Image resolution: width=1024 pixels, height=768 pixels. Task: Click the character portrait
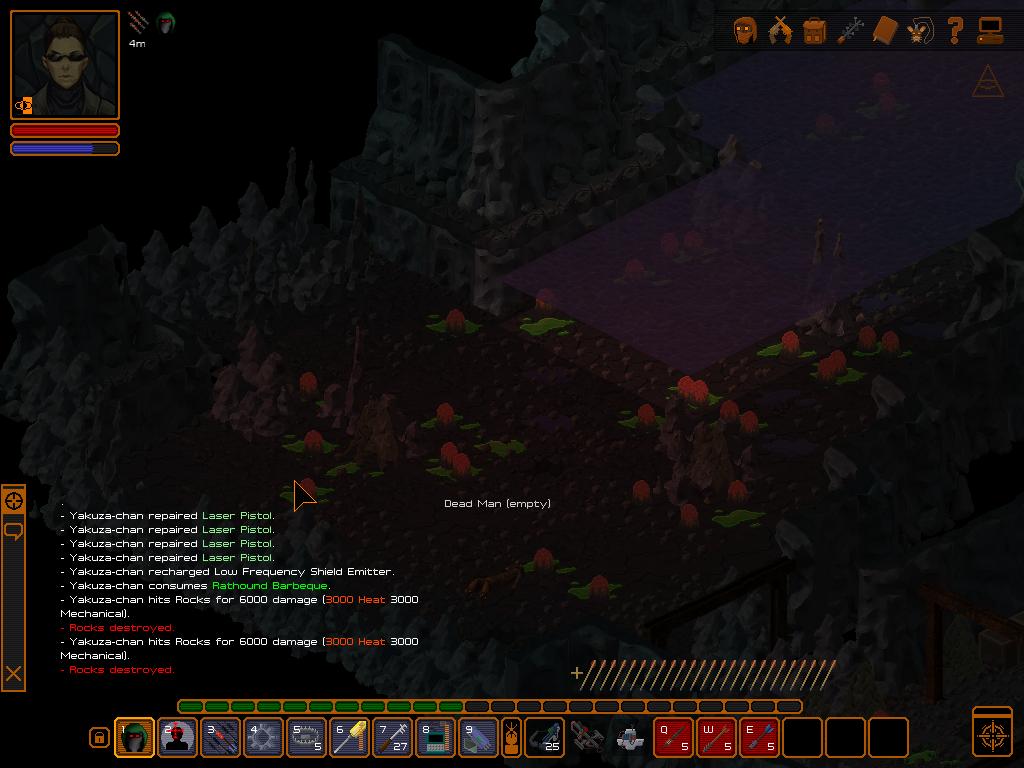pyautogui.click(x=65, y=65)
